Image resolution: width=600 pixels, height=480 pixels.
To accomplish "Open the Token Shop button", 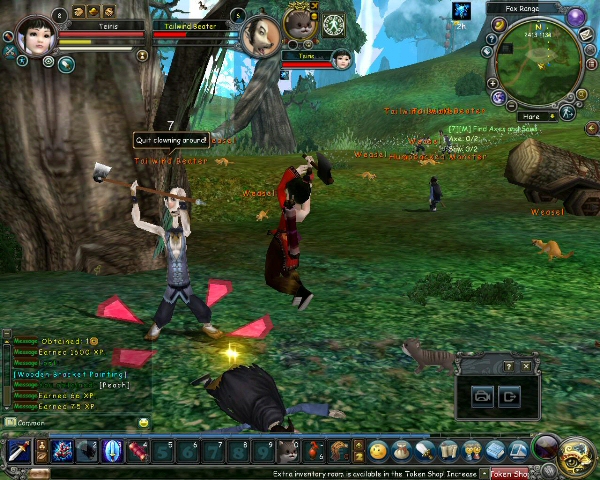I will click(511, 473).
